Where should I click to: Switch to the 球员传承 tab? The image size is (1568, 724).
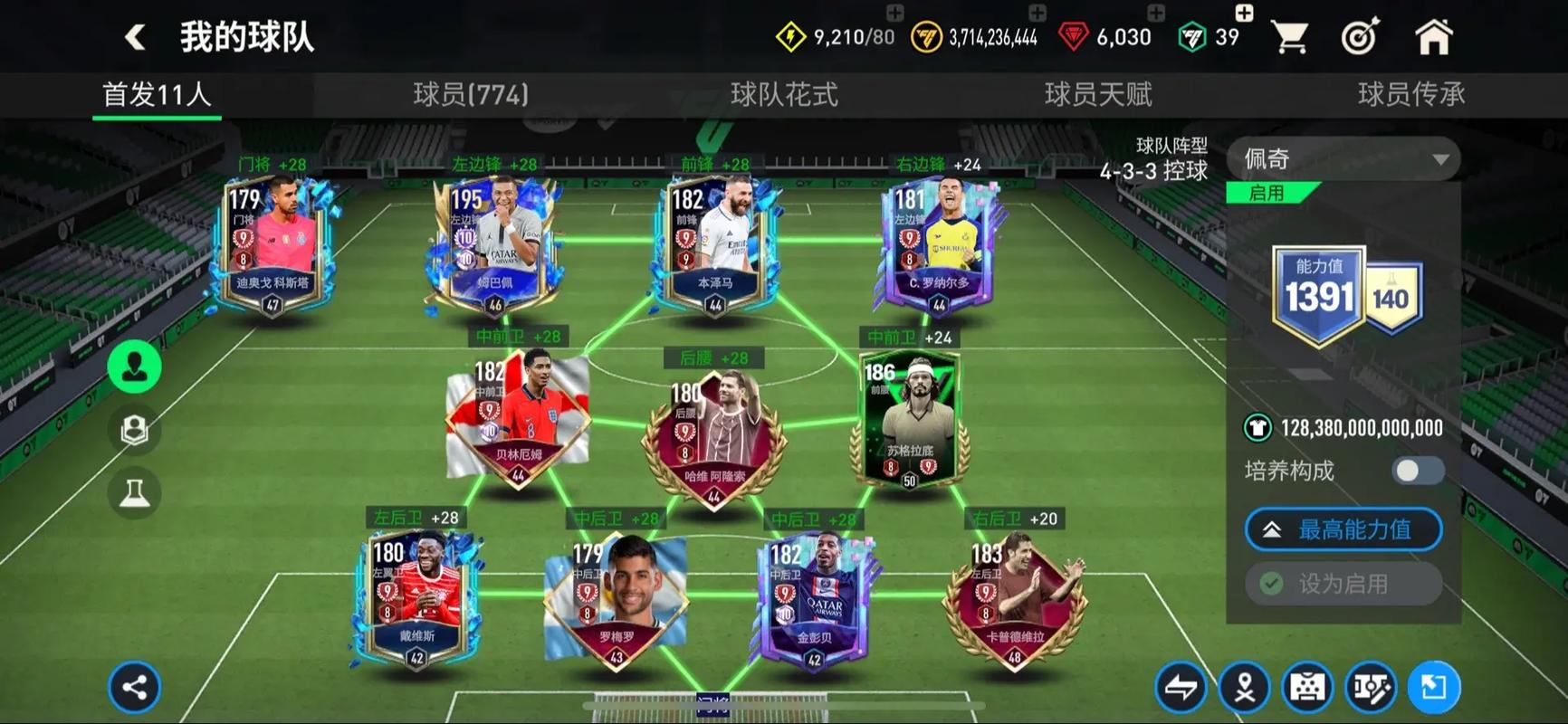pyautogui.click(x=1410, y=94)
